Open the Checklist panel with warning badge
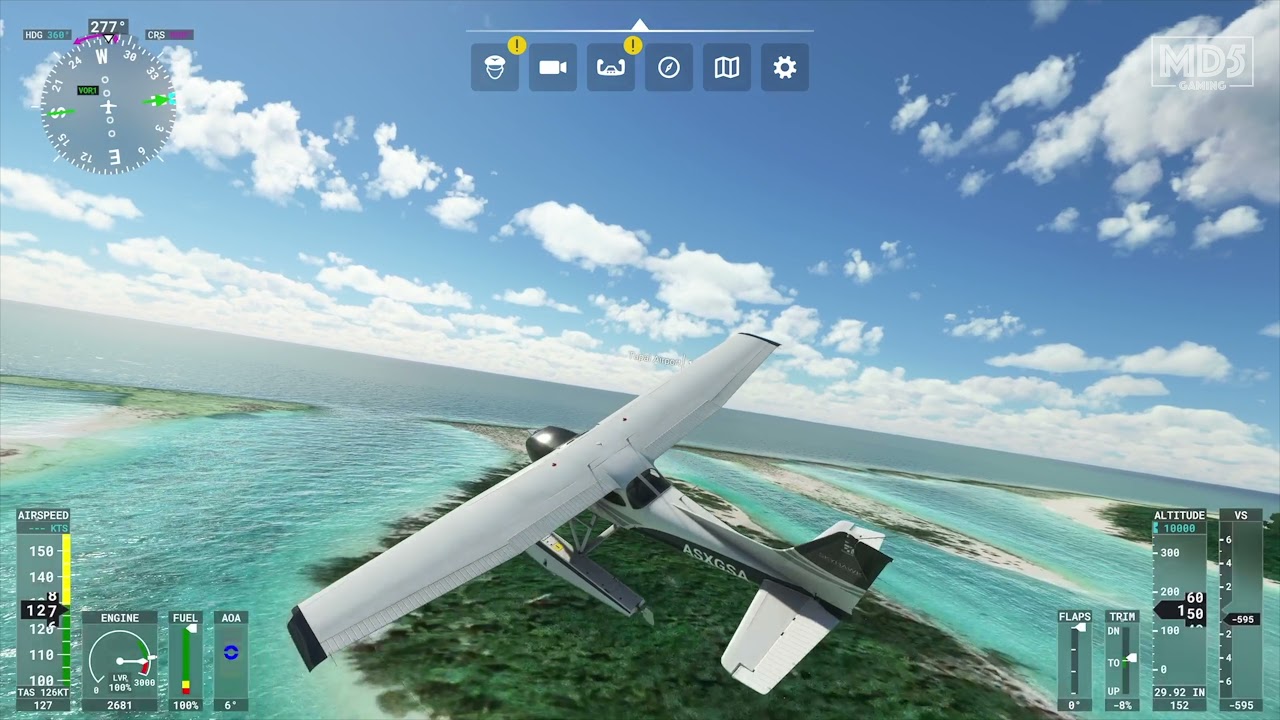Image resolution: width=1280 pixels, height=720 pixels. click(x=610, y=67)
